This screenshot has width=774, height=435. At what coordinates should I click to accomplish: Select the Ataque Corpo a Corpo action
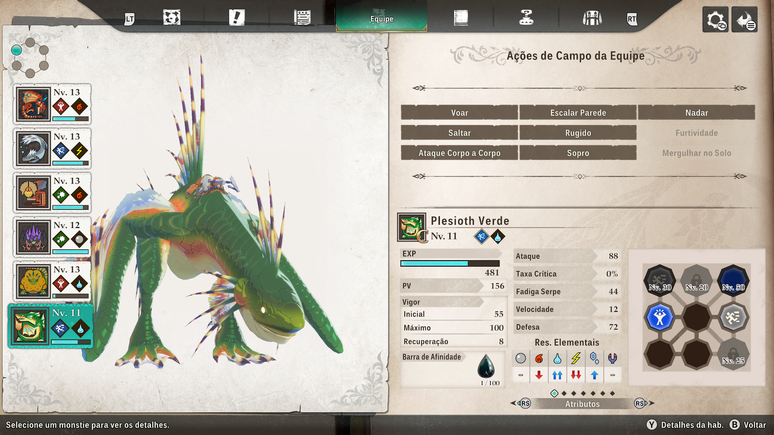pos(459,153)
